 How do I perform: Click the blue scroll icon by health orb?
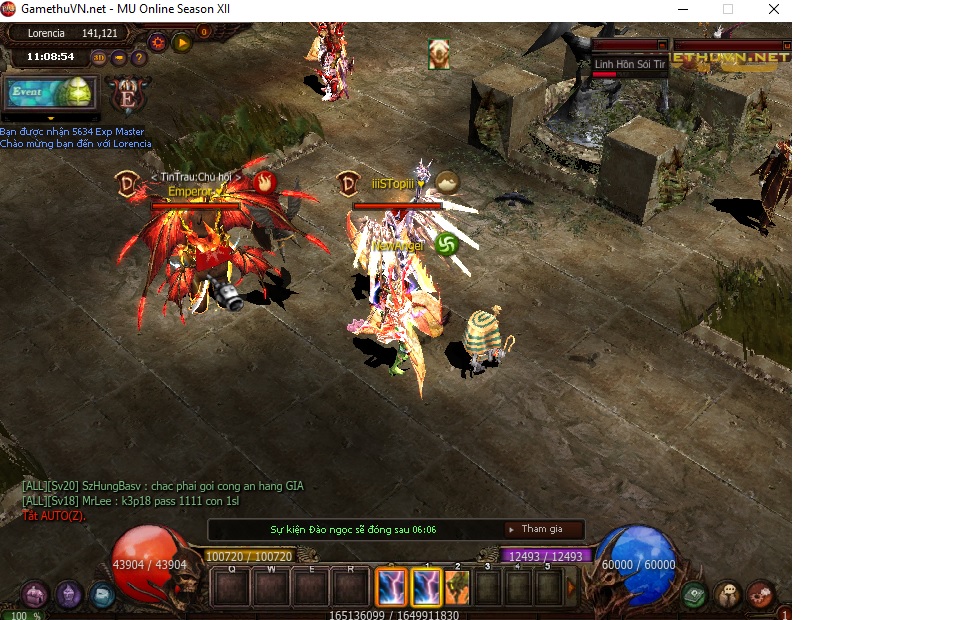(x=102, y=595)
